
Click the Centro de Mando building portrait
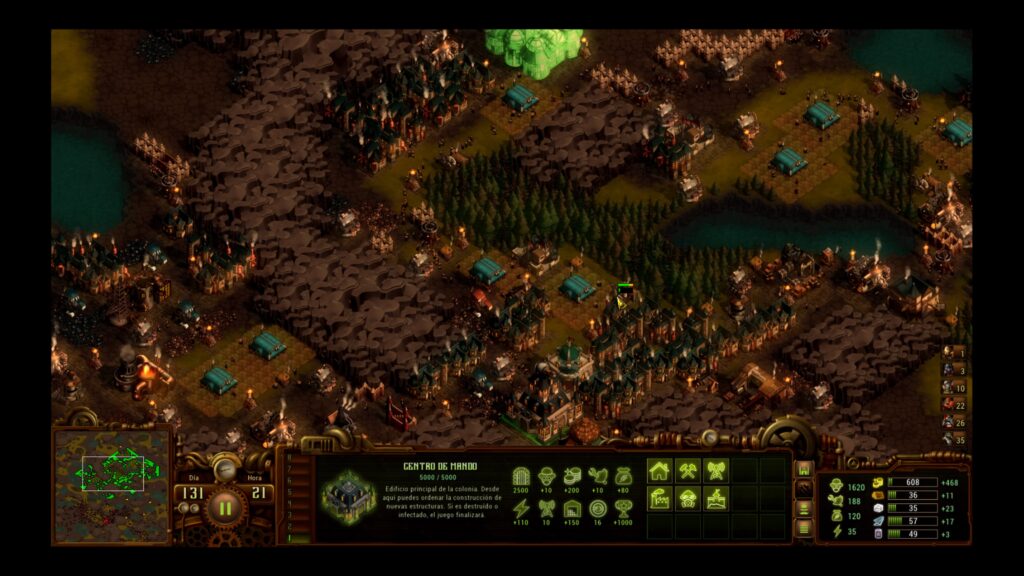pyautogui.click(x=348, y=495)
